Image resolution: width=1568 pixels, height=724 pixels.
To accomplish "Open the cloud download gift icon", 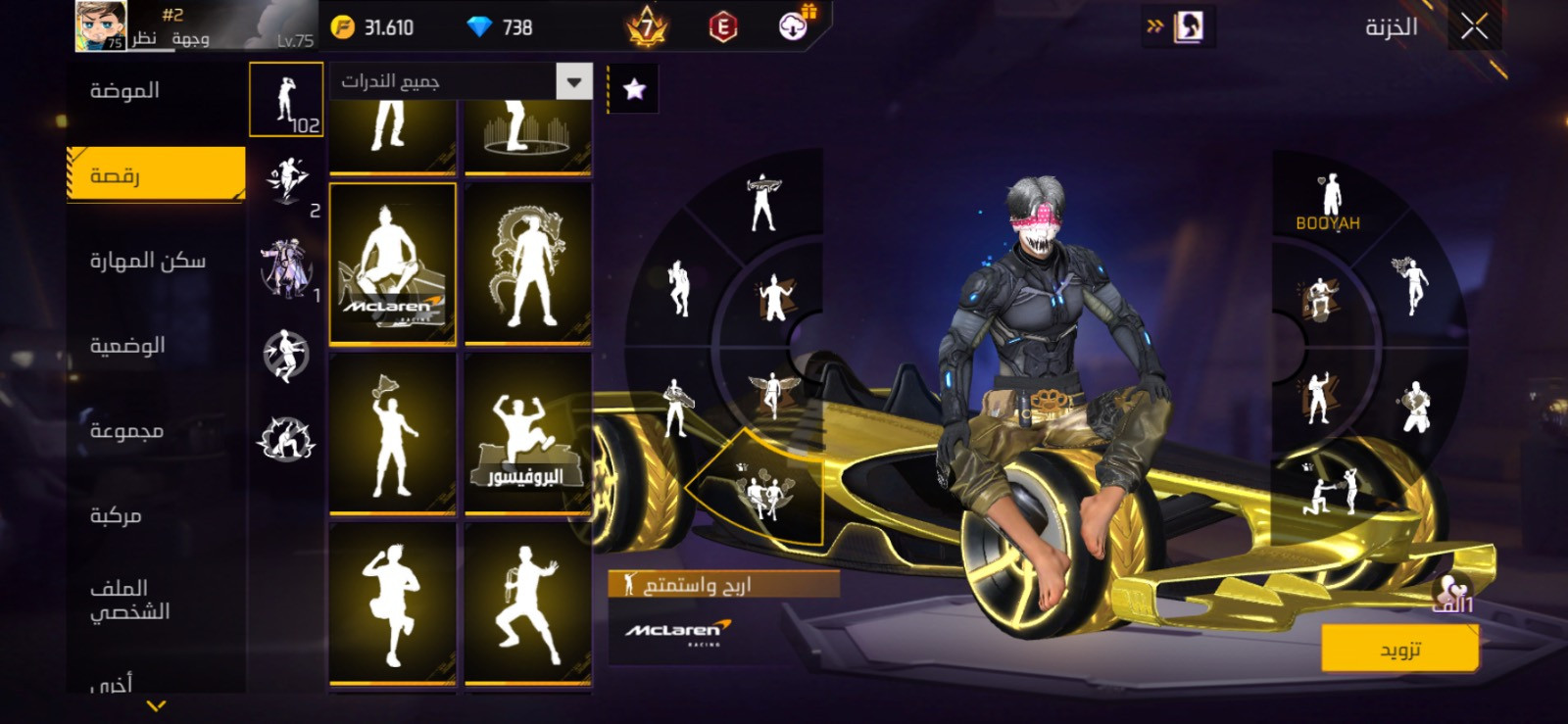I will (x=794, y=26).
